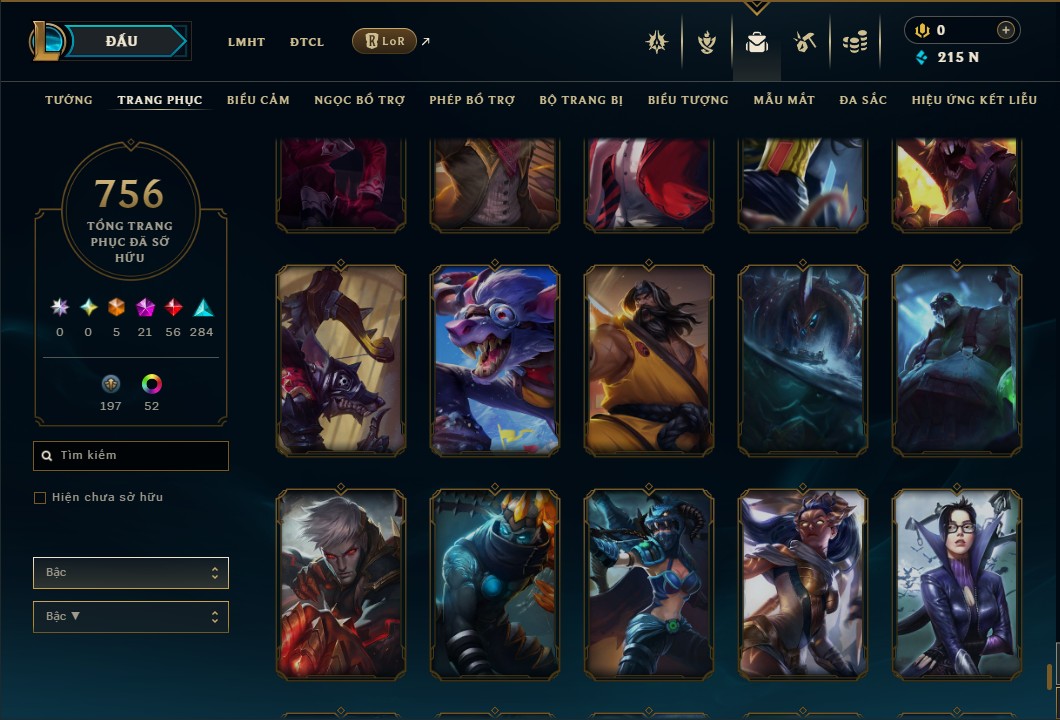Viewport: 1060px width, 720px height.
Task: Switch to BIỂU TƯỢNG tab
Action: 688,100
